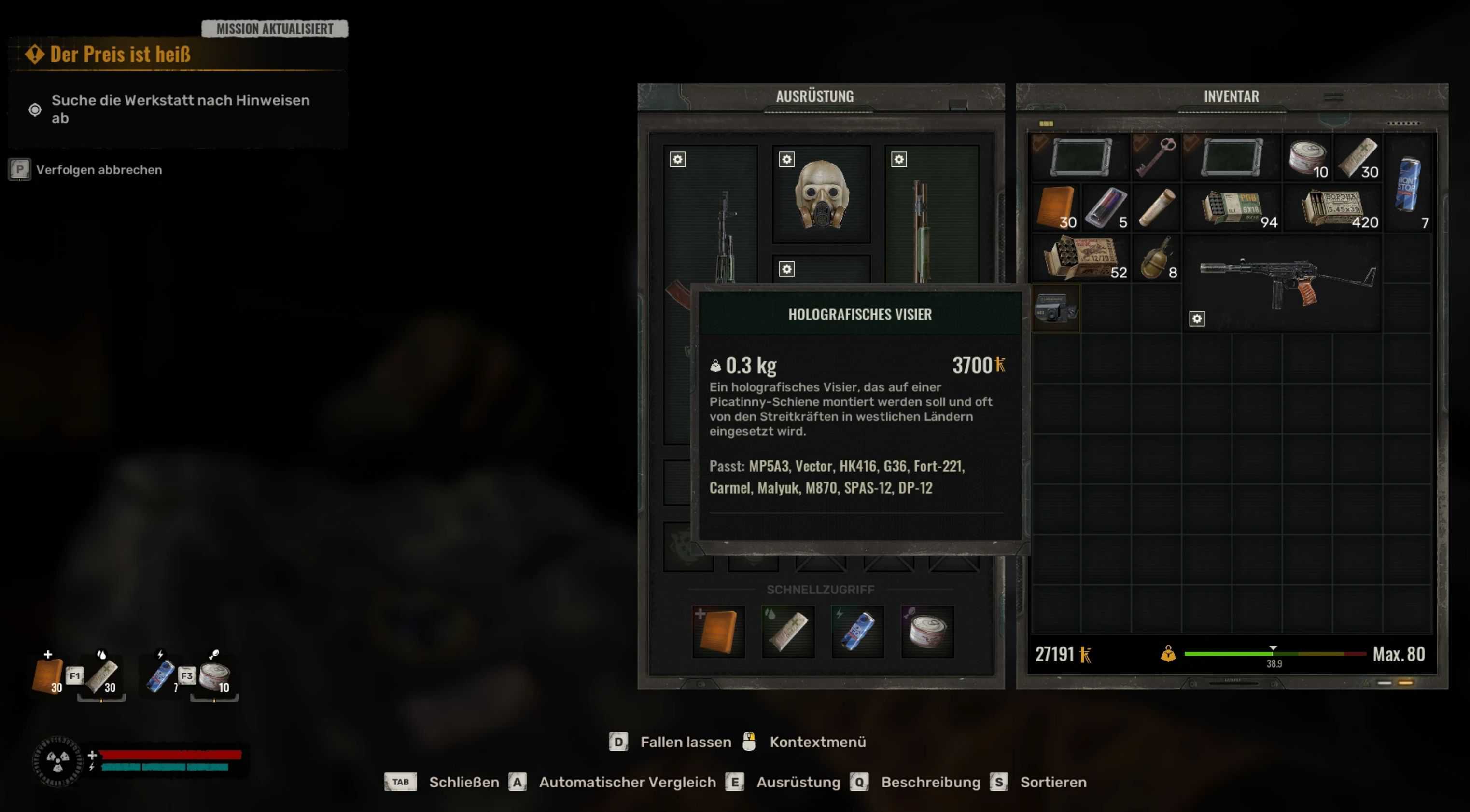
Task: Open the gear icon on the gas mask slot
Action: click(786, 160)
